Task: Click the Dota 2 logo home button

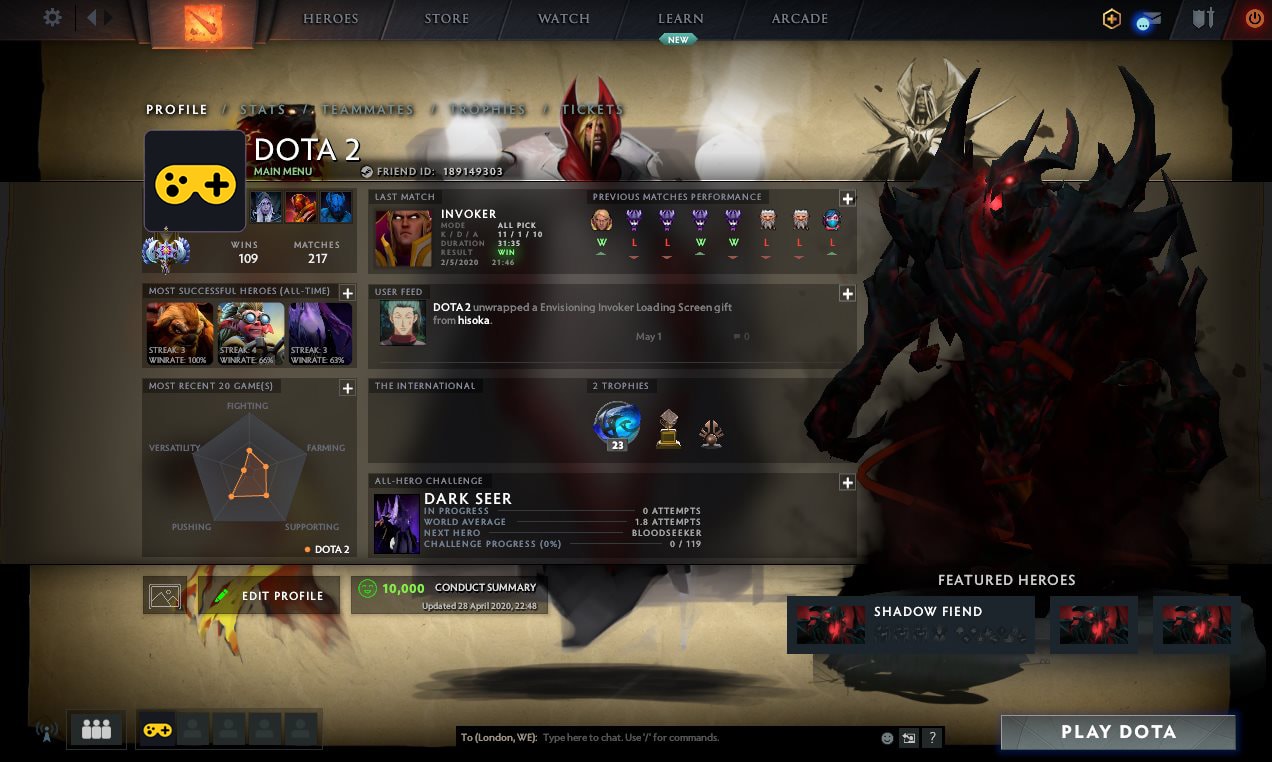Action: pyautogui.click(x=204, y=24)
